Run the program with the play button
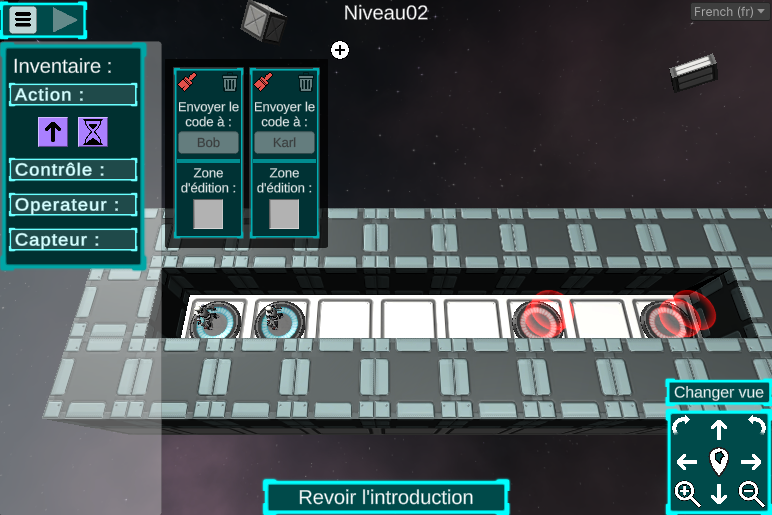Screen dimensions: 772x515 tap(65, 19)
